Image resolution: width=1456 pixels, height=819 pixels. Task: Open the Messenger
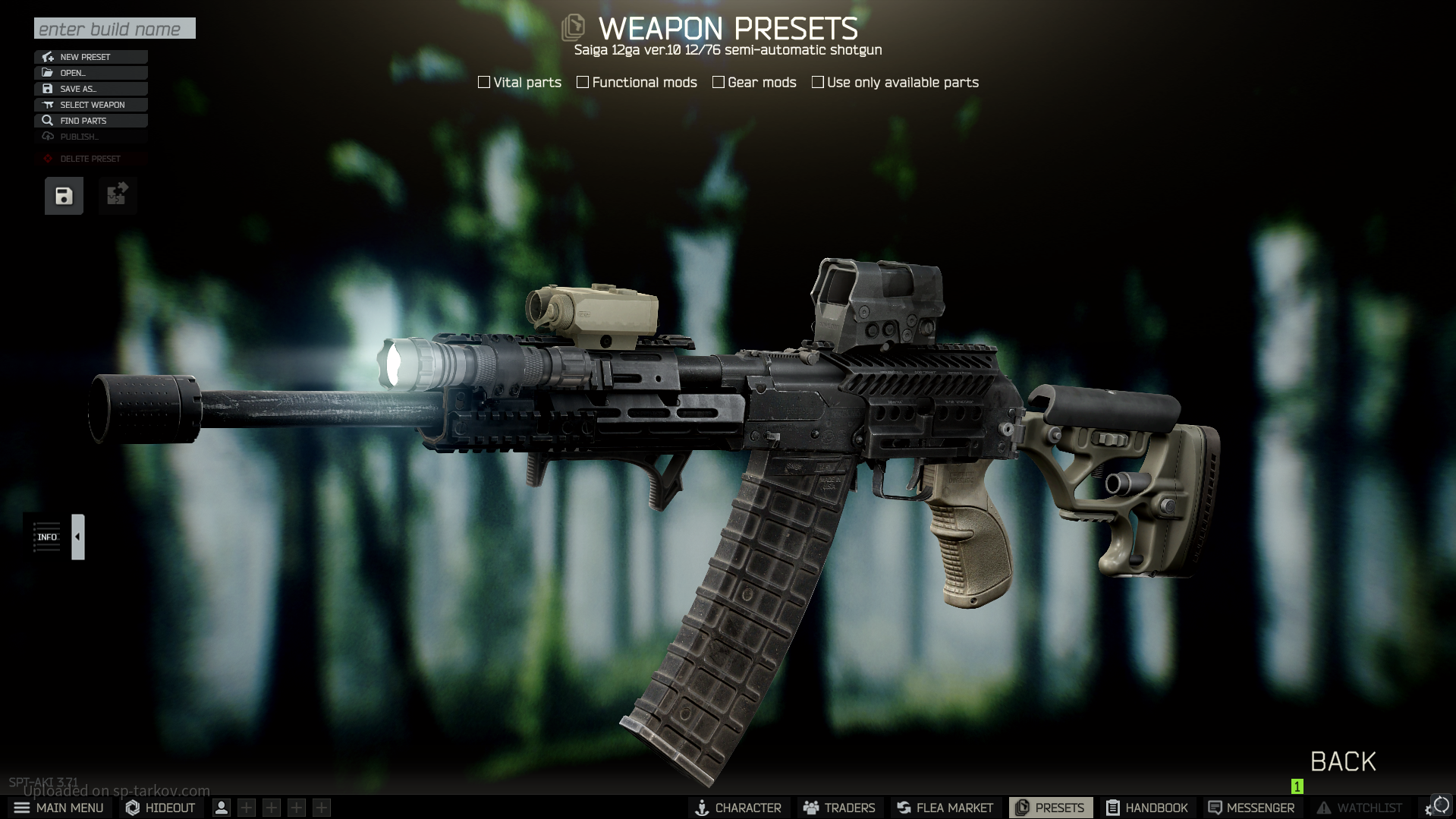tap(1251, 808)
